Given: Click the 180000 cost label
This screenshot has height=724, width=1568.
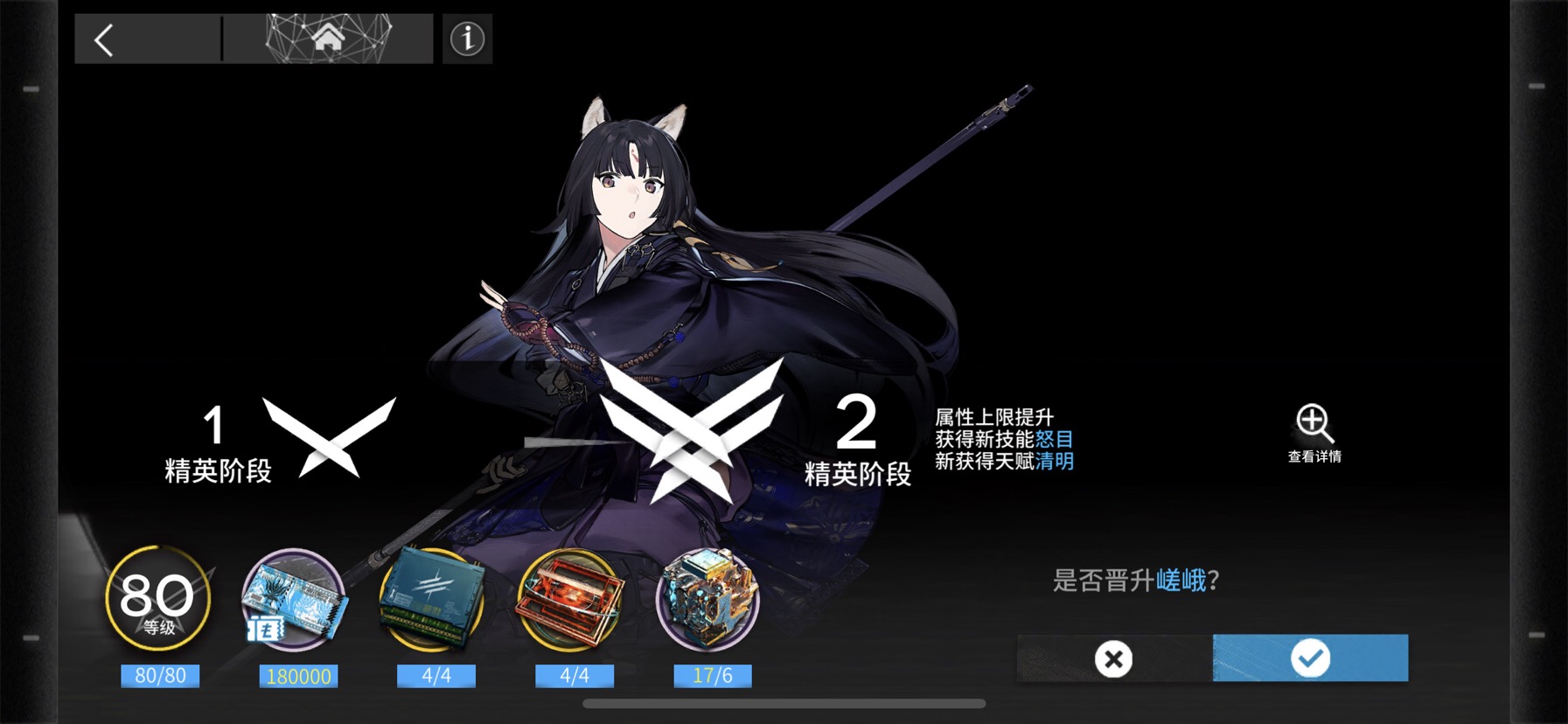Looking at the screenshot, I should coord(298,674).
